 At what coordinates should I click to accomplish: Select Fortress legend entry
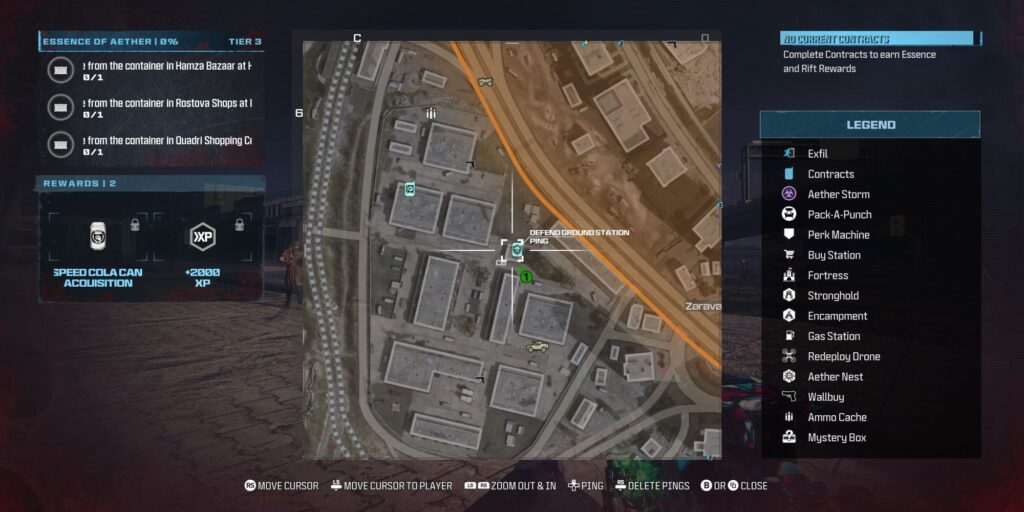827,275
